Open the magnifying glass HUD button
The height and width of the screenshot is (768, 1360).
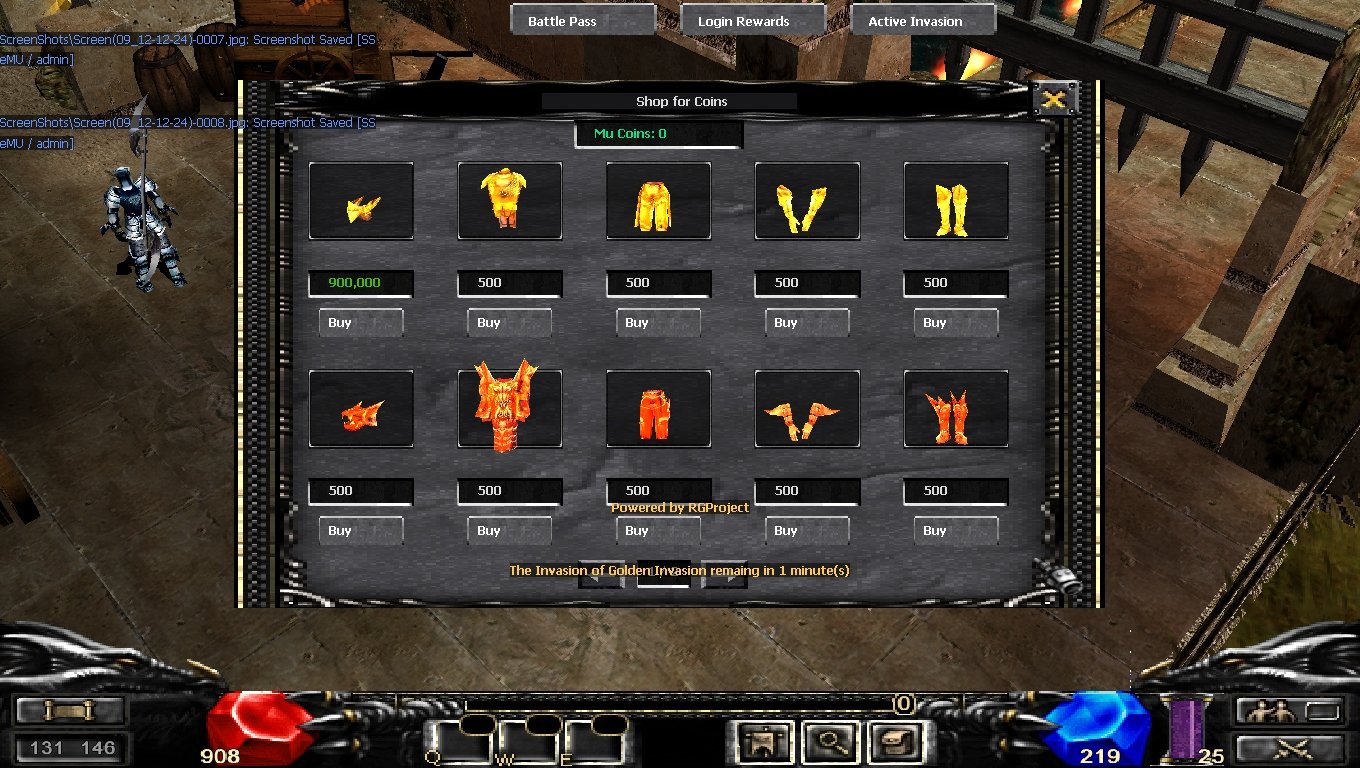click(831, 742)
